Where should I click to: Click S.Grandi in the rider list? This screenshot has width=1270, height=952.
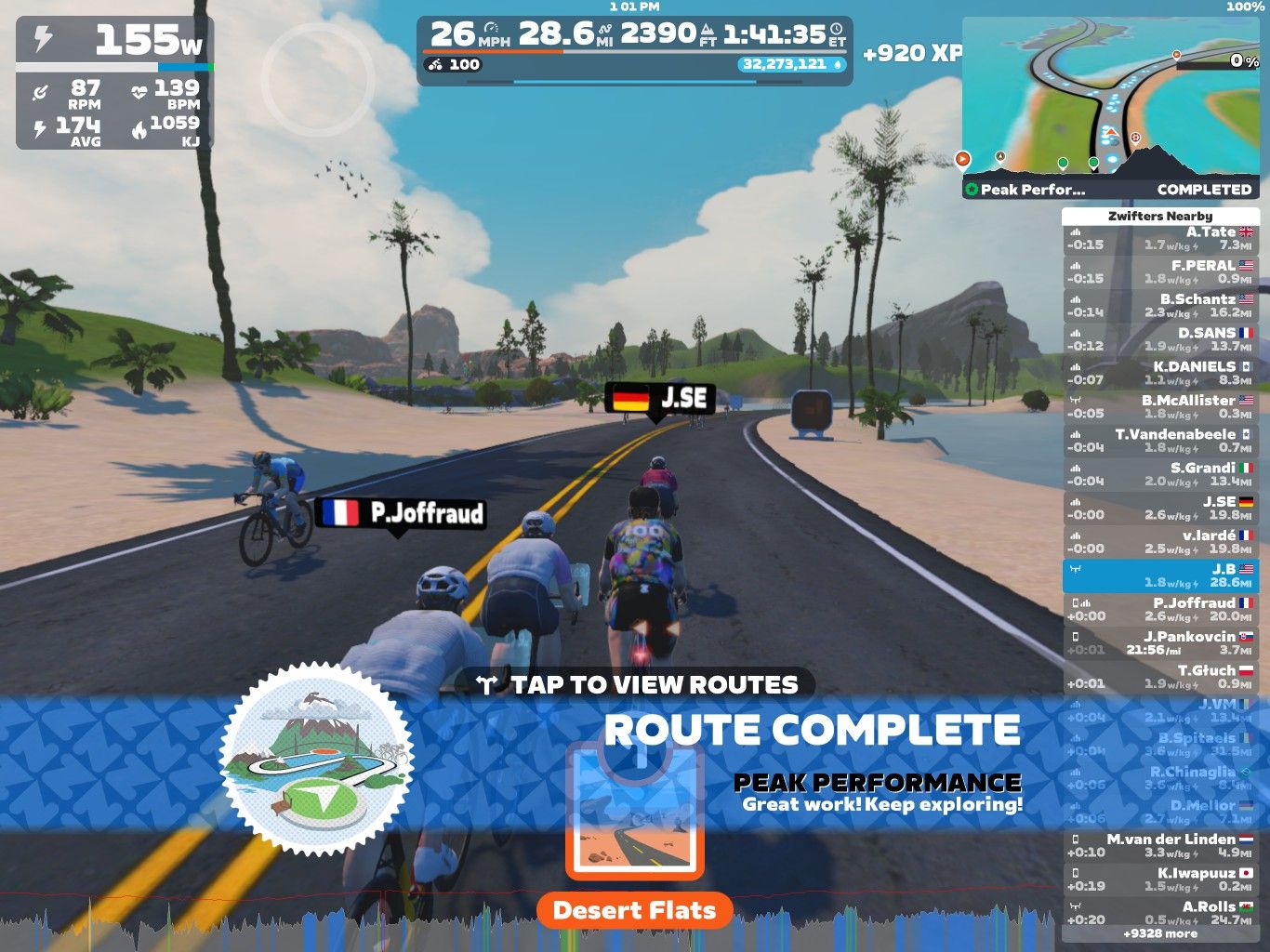pyautogui.click(x=1160, y=474)
